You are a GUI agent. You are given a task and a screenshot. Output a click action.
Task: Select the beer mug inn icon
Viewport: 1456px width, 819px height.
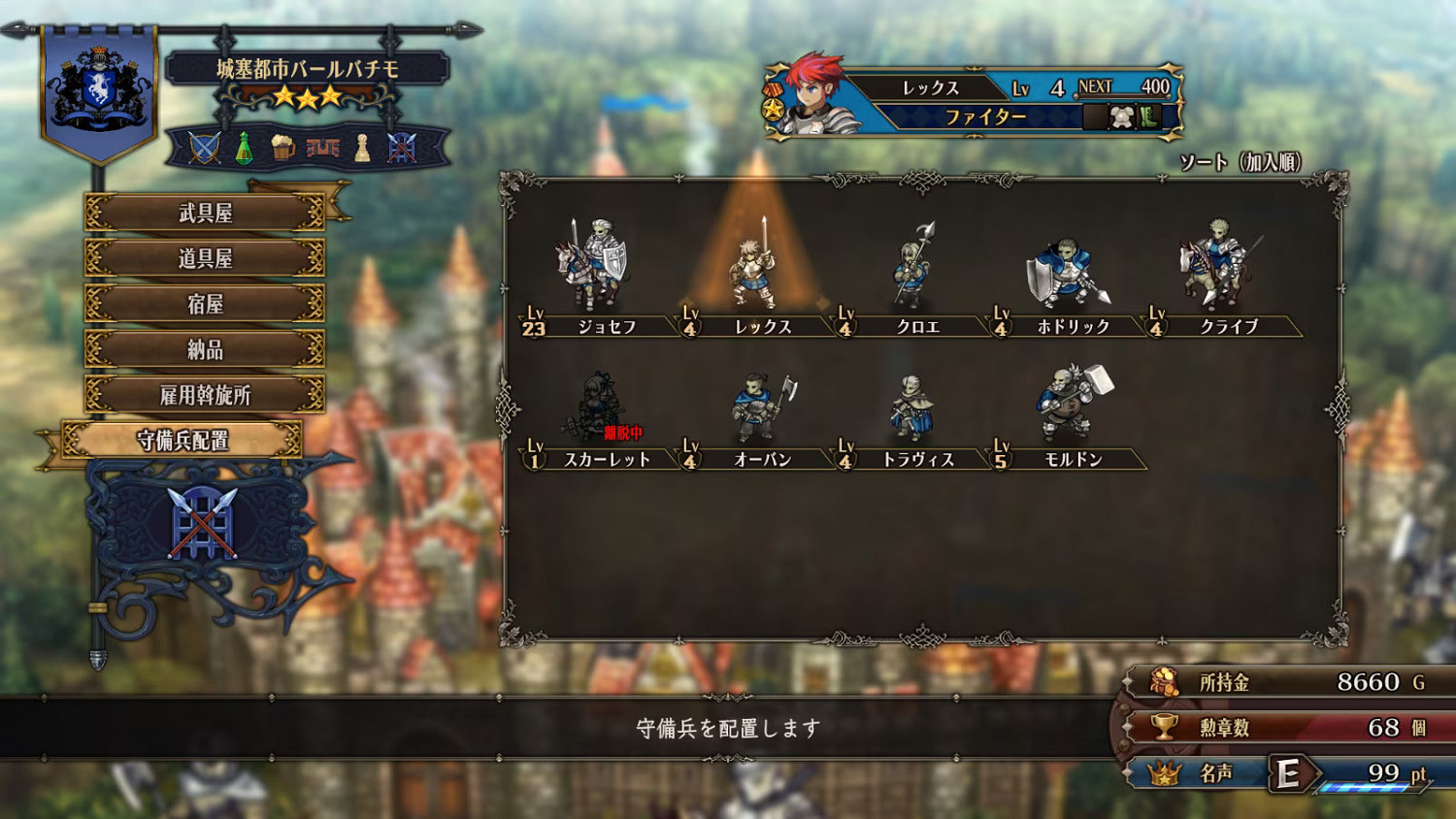coord(283,147)
